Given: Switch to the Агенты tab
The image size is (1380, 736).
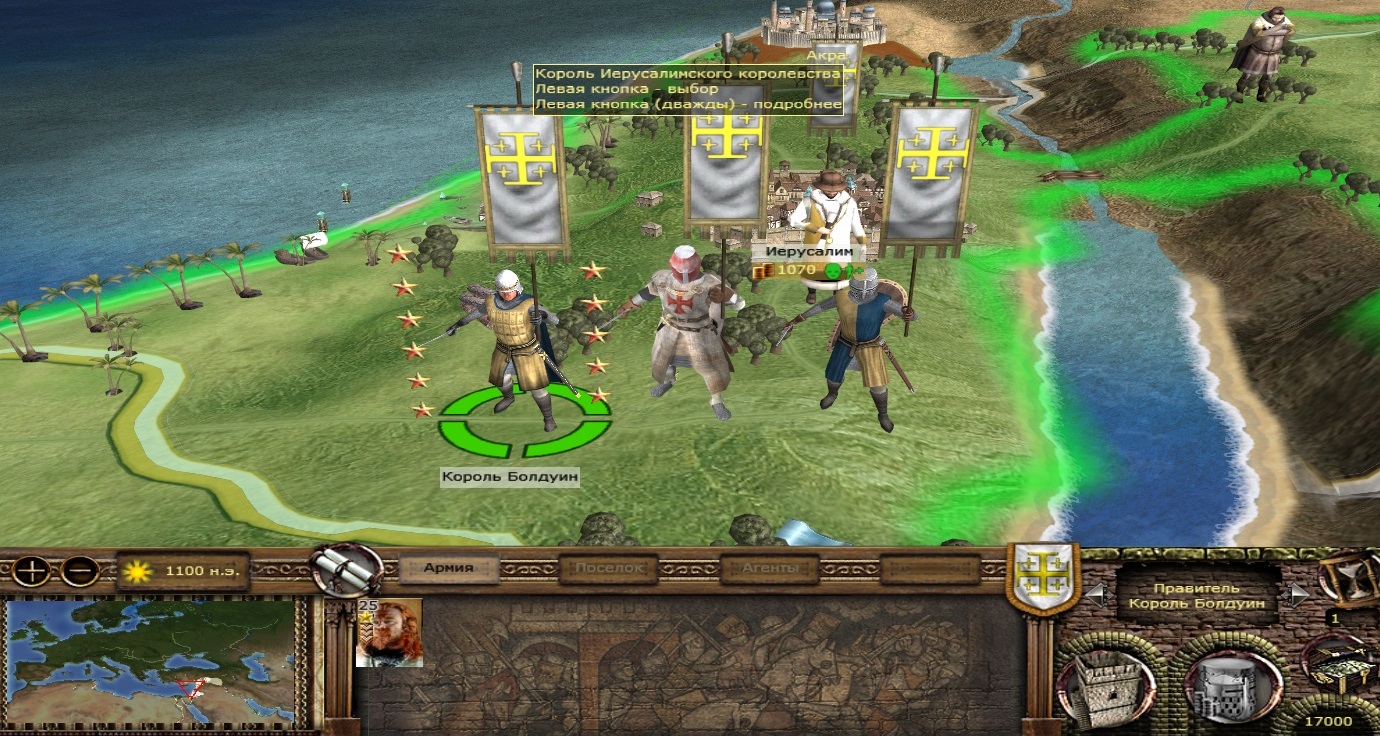Looking at the screenshot, I should pyautogui.click(x=769, y=569).
